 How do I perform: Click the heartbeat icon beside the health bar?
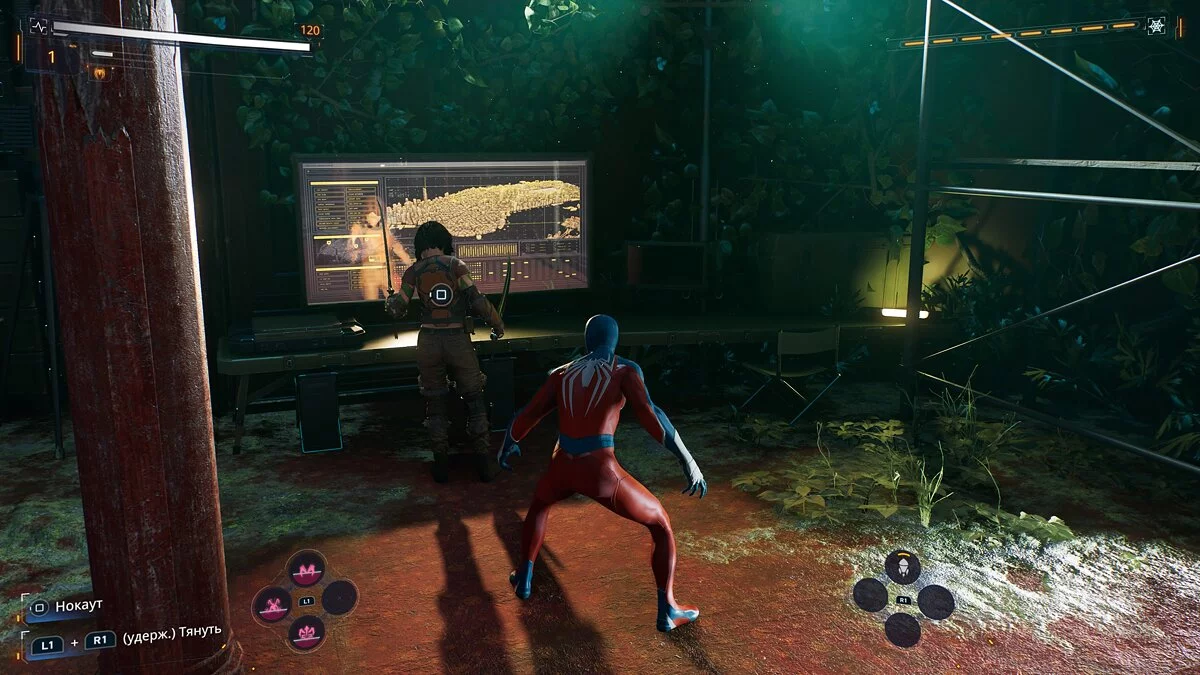pyautogui.click(x=39, y=26)
